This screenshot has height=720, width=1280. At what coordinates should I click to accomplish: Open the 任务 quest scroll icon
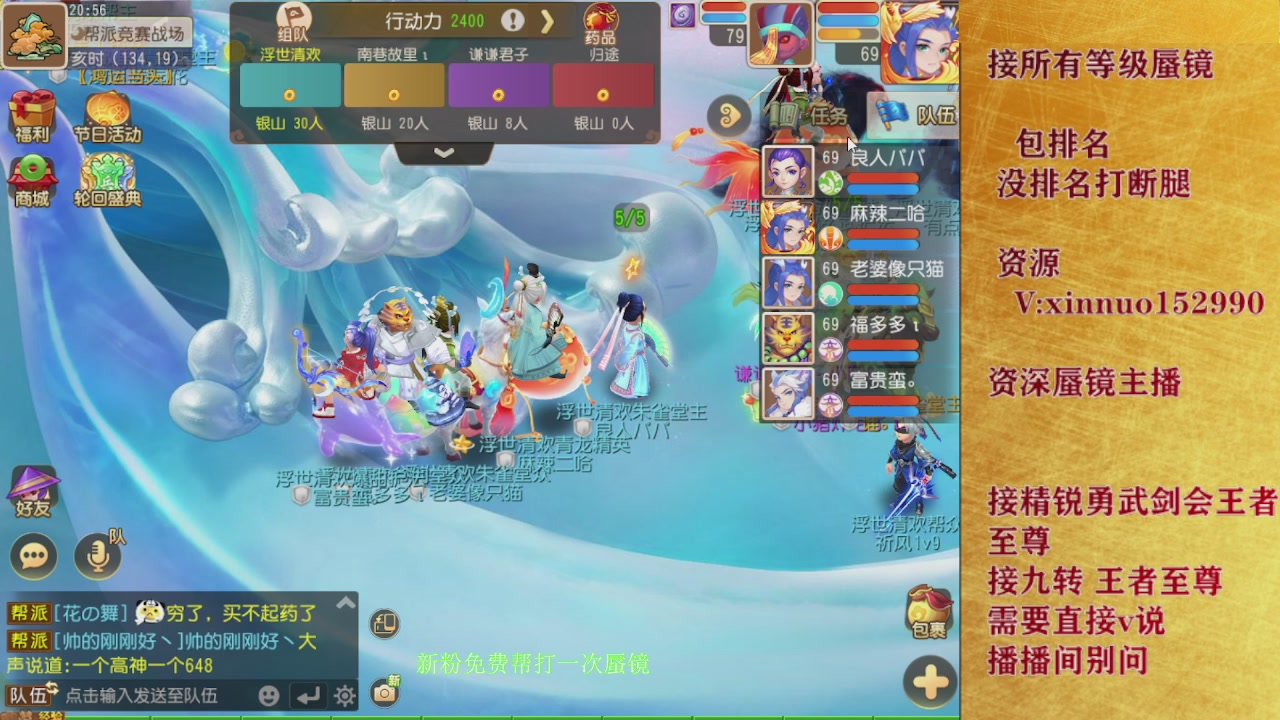click(x=810, y=116)
